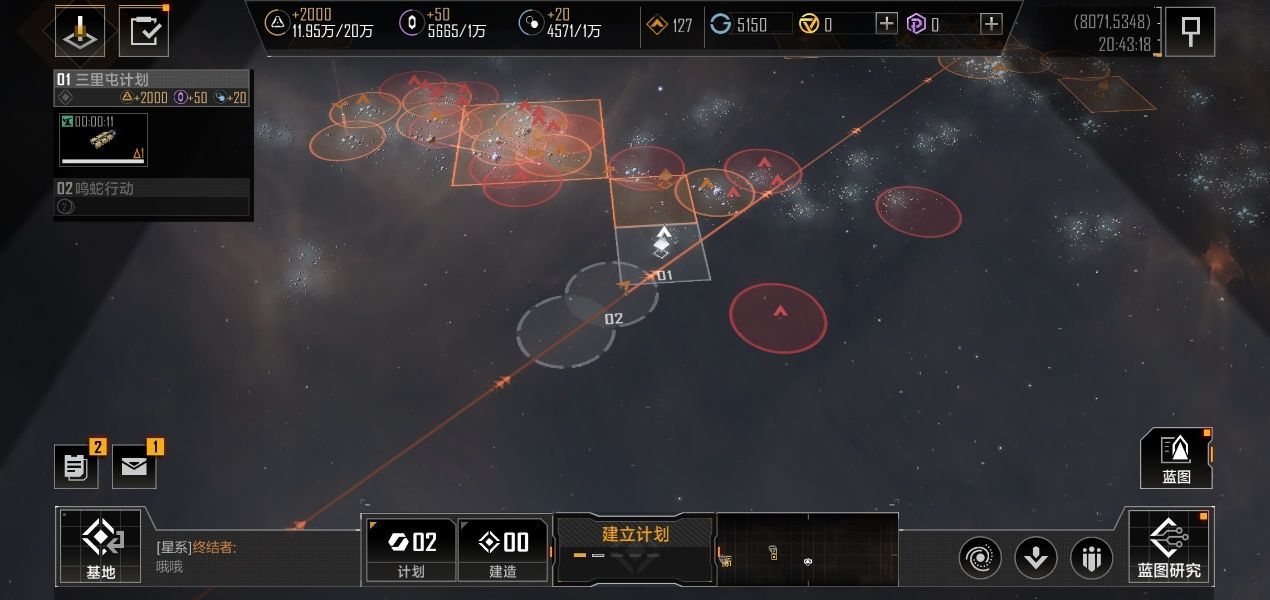Click the minimap strip in the bottom bar
The image size is (1270, 600).
[x=807, y=548]
